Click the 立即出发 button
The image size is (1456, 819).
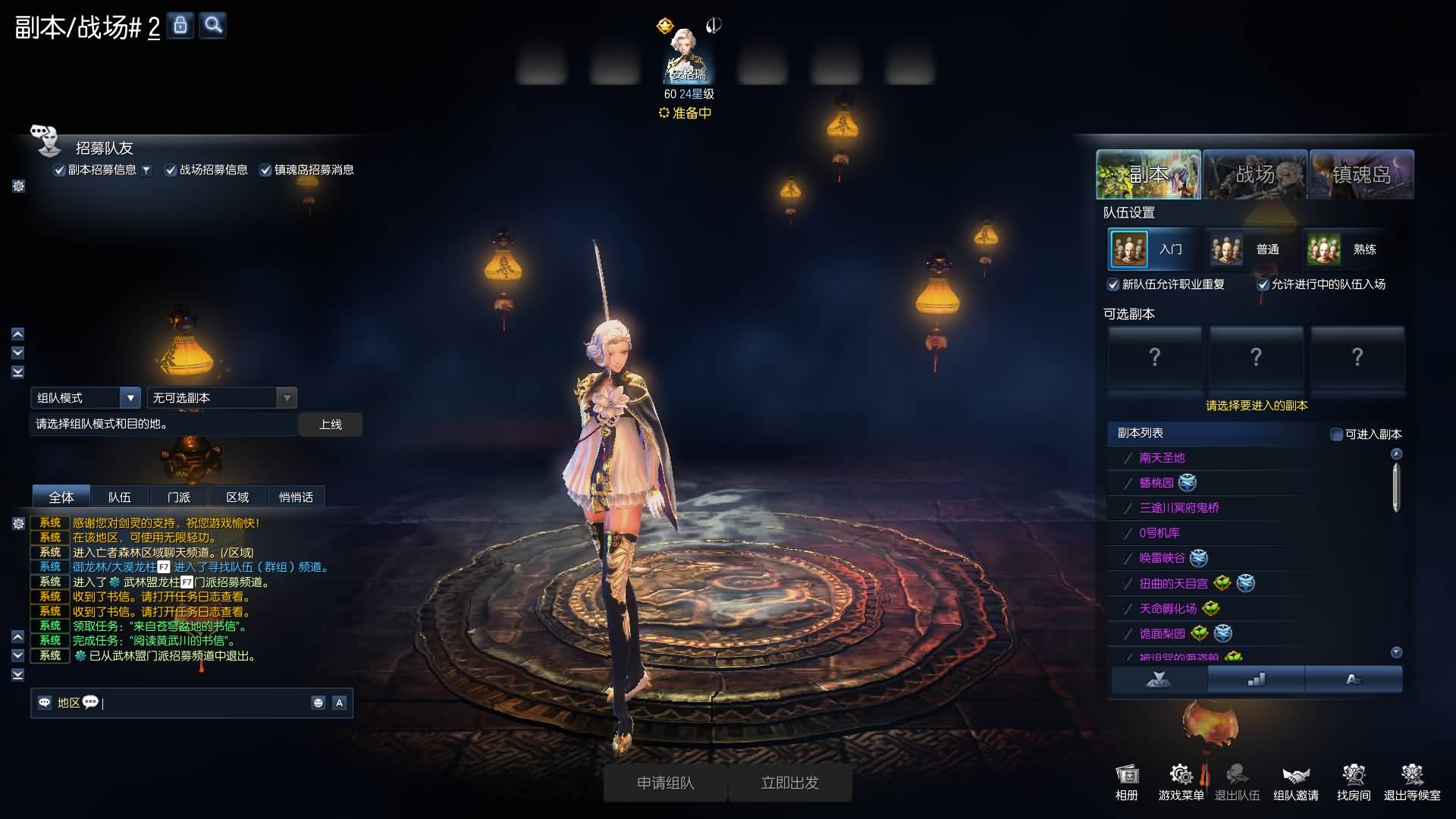click(789, 783)
